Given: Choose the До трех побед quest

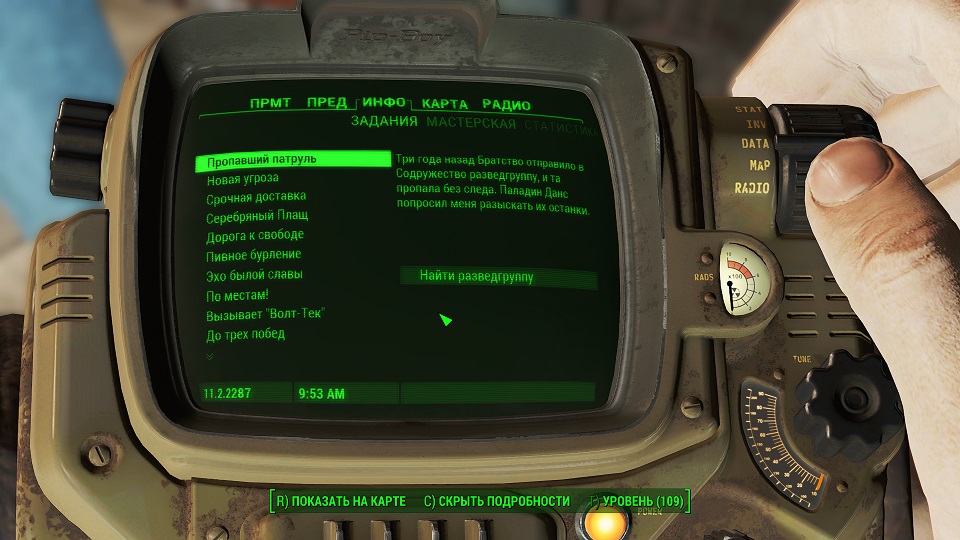Looking at the screenshot, I should (246, 334).
